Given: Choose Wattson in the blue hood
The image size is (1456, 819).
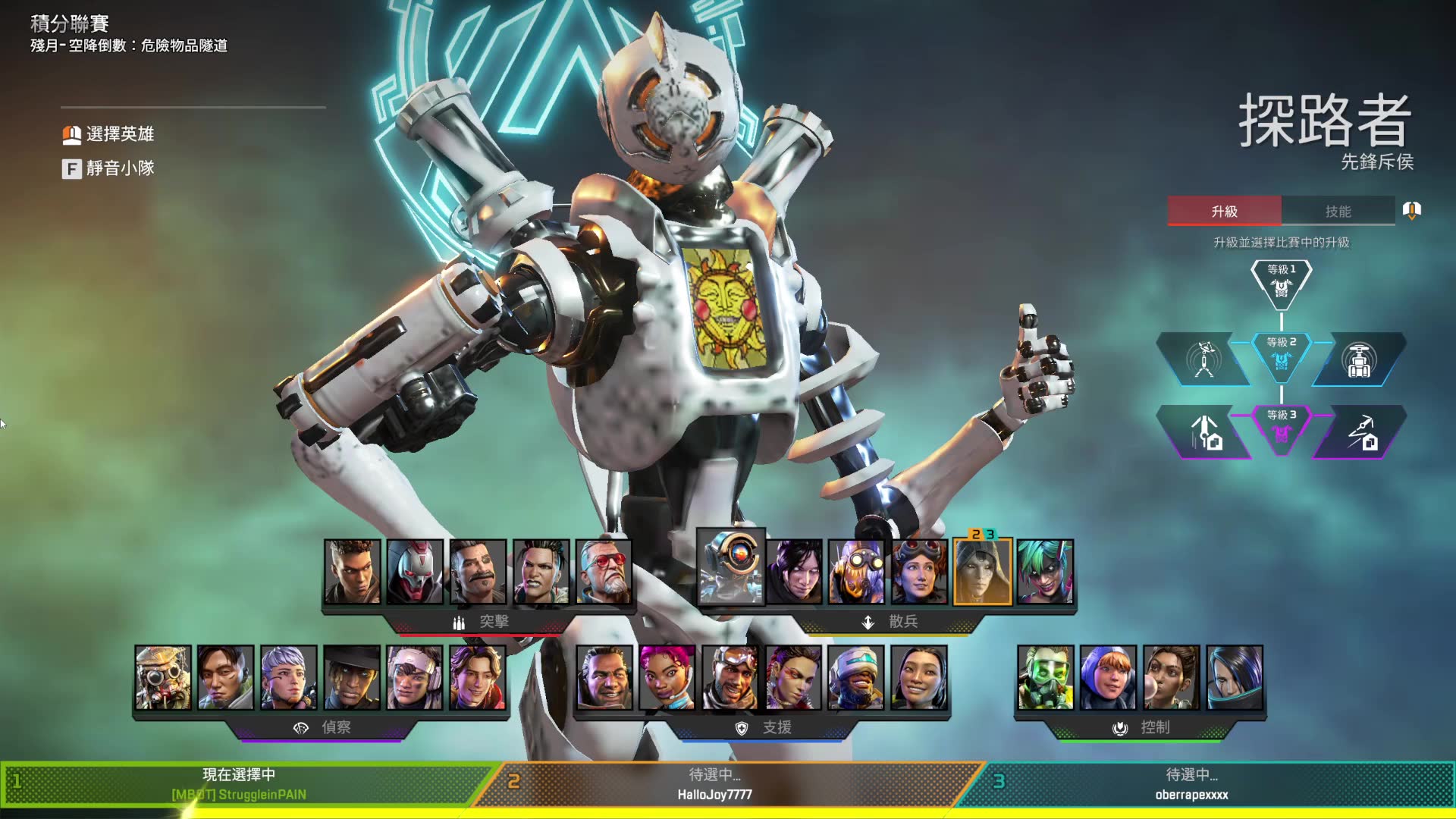Looking at the screenshot, I should click(x=1109, y=678).
